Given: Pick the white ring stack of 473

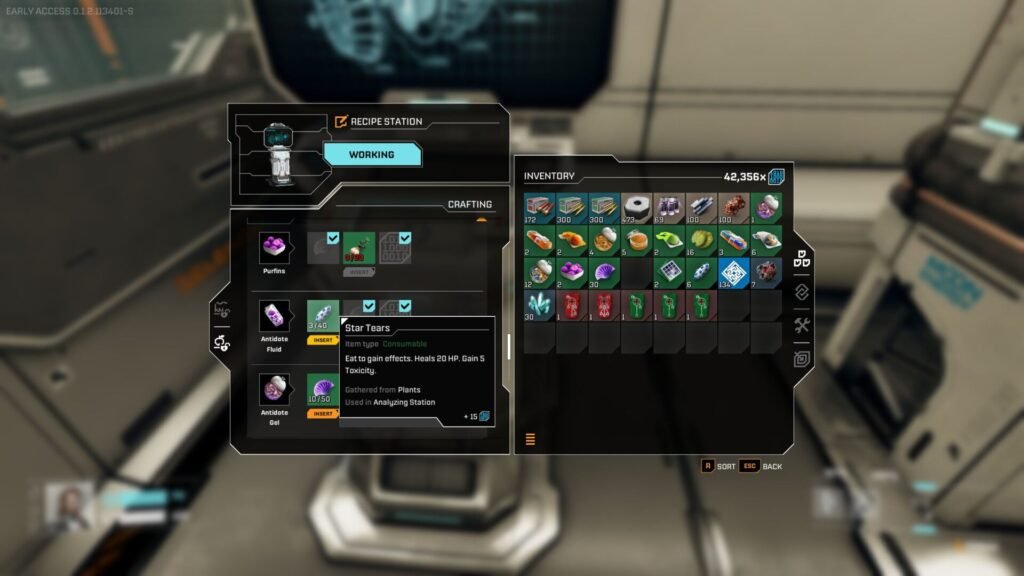Looking at the screenshot, I should coord(636,208).
